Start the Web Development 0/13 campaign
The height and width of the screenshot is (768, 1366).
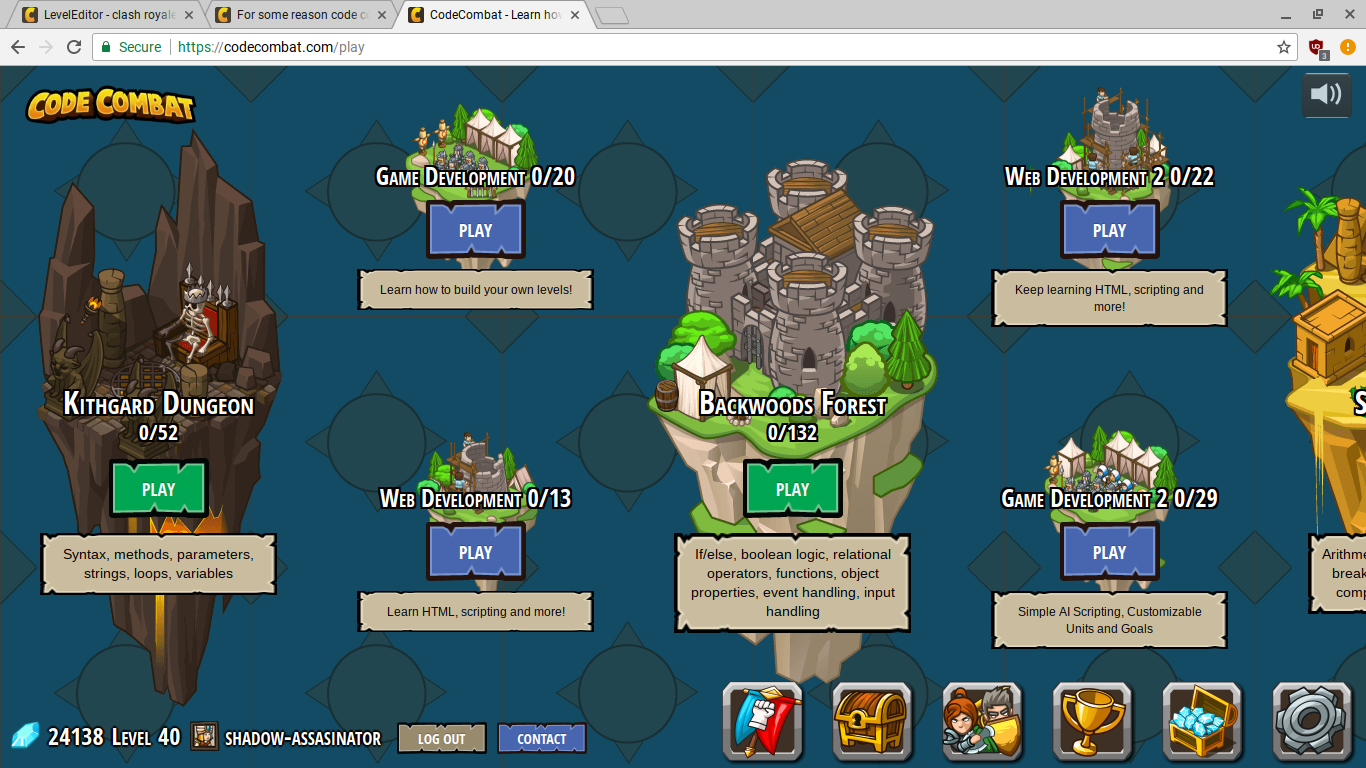click(475, 552)
